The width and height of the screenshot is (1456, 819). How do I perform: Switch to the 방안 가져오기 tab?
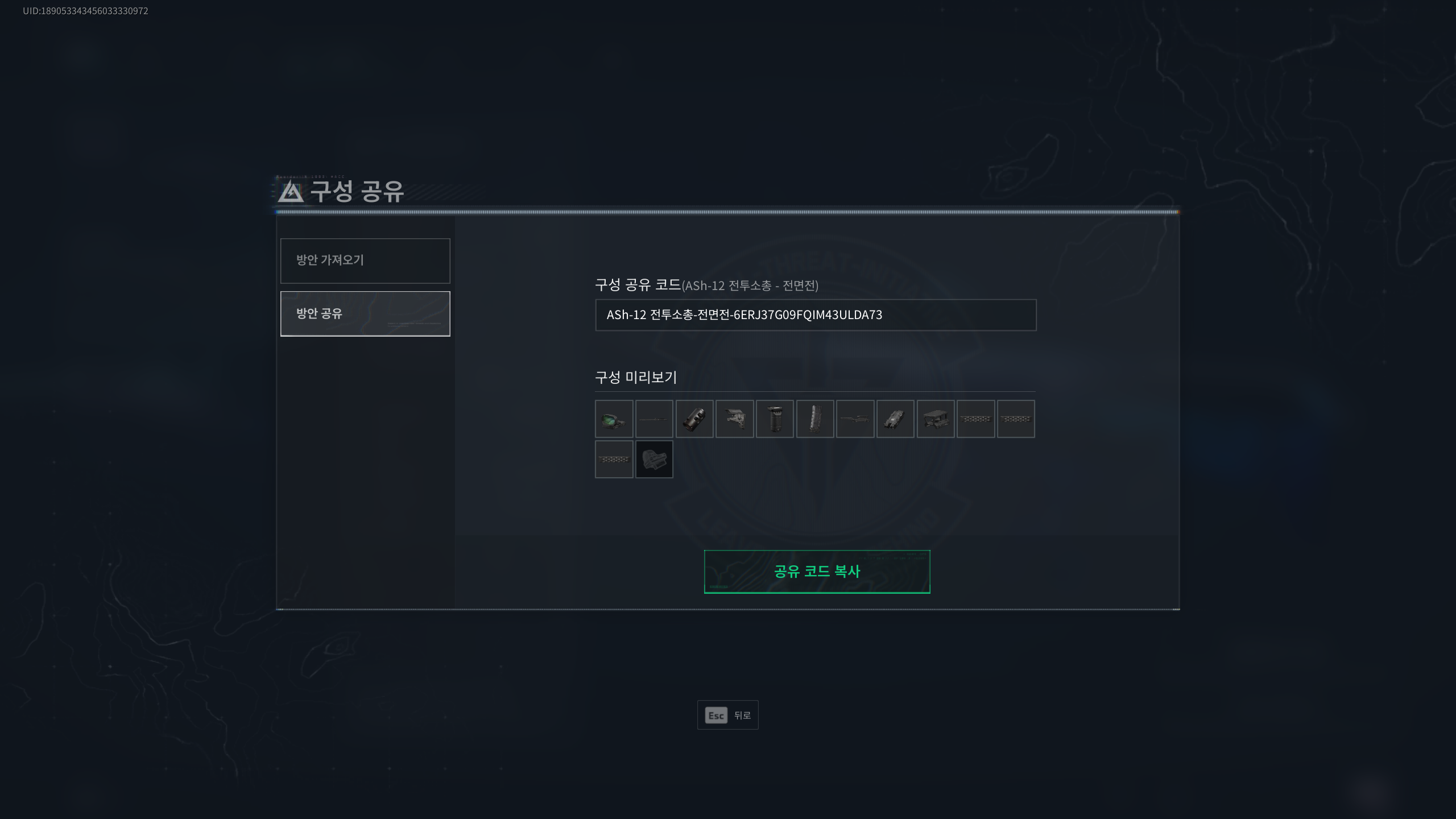point(365,260)
